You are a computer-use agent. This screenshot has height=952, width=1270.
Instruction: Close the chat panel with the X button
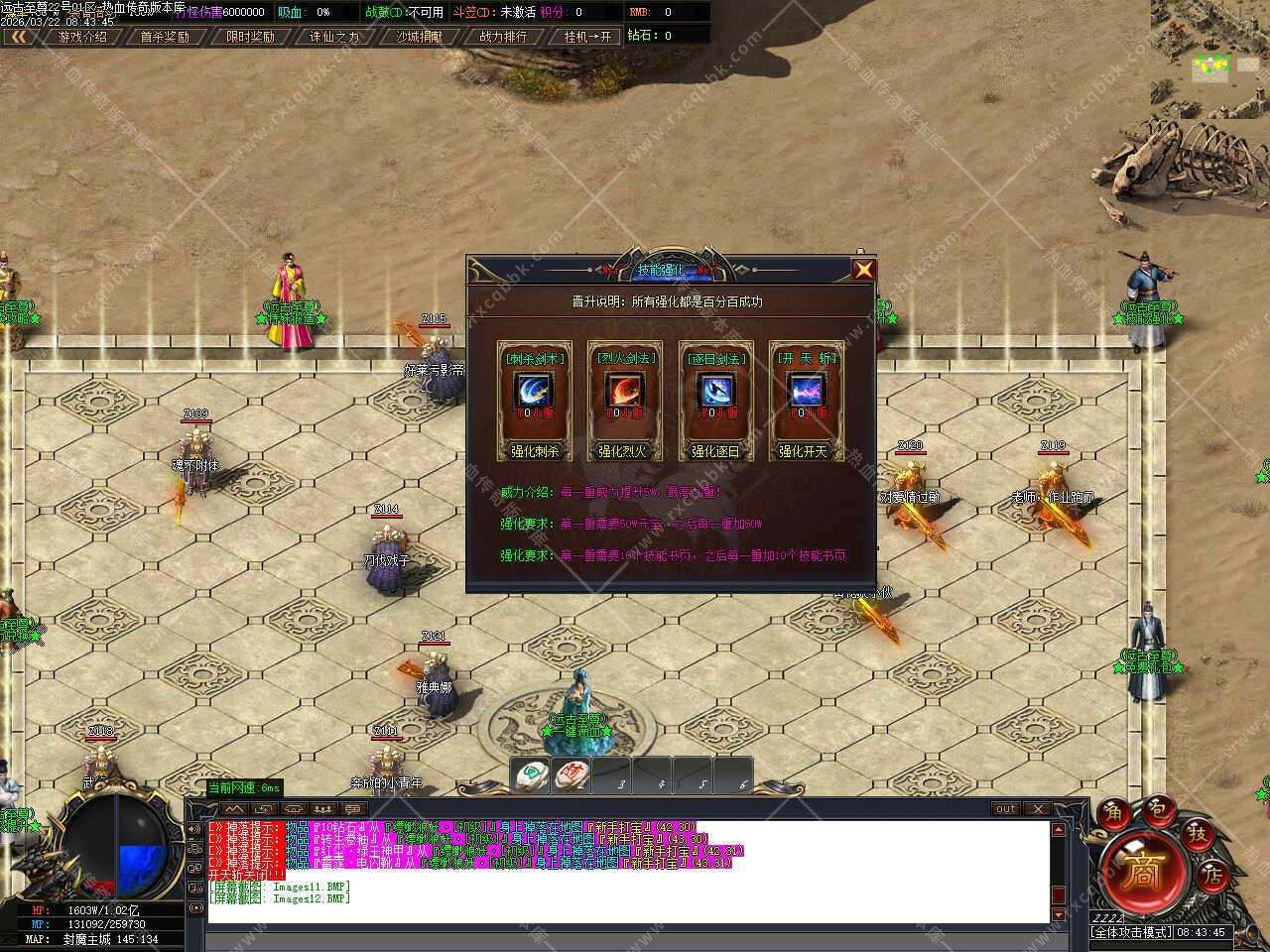point(1036,808)
